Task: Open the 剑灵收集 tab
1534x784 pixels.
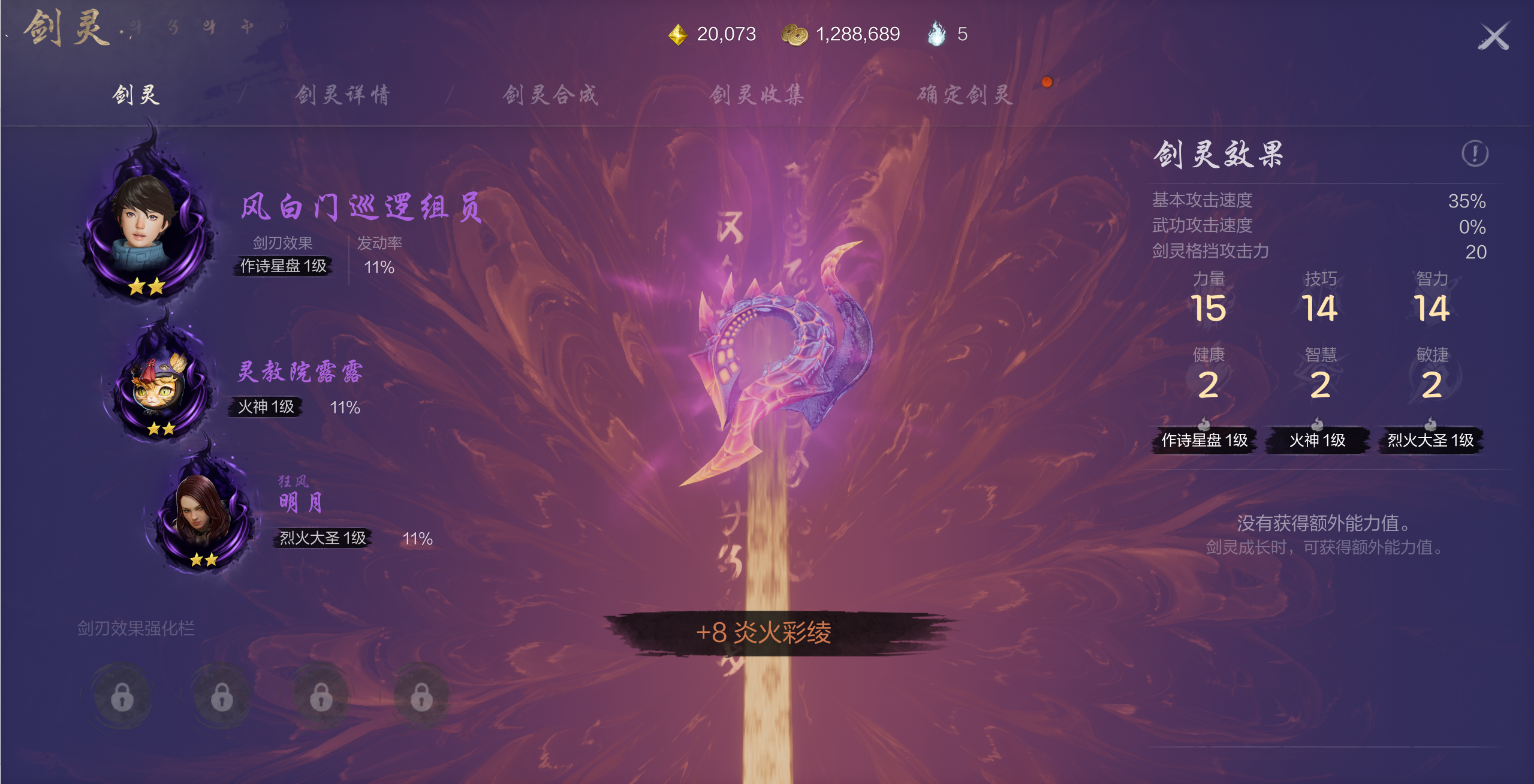Action: coord(757,96)
